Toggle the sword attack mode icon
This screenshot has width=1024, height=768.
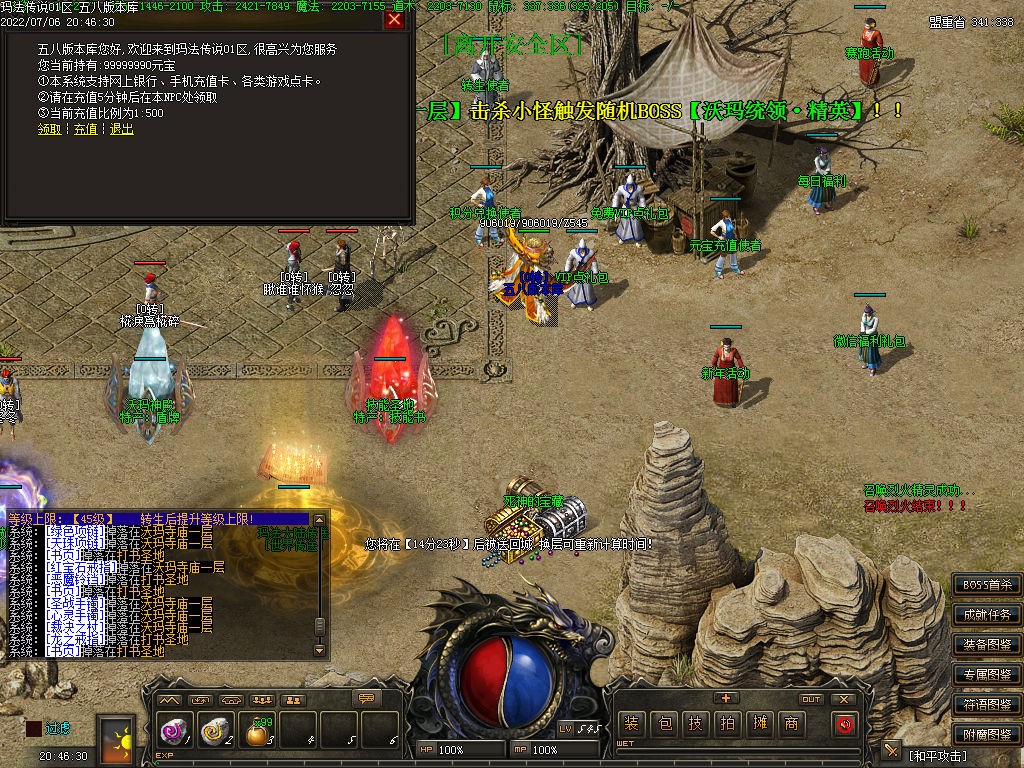point(892,751)
